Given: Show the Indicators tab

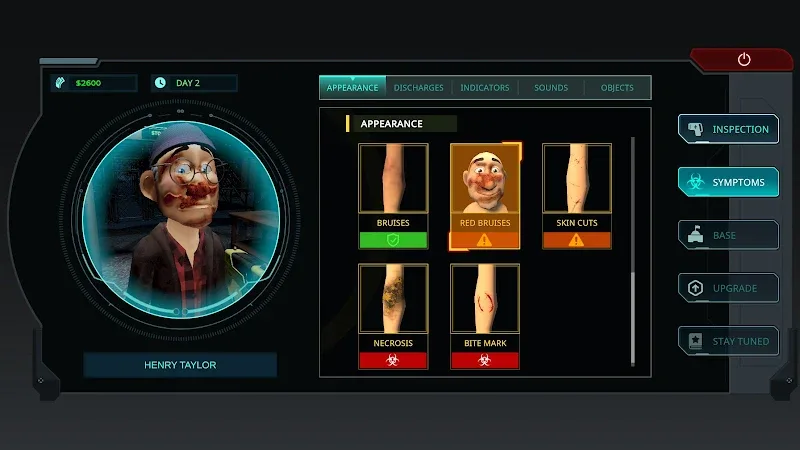Looking at the screenshot, I should point(485,88).
